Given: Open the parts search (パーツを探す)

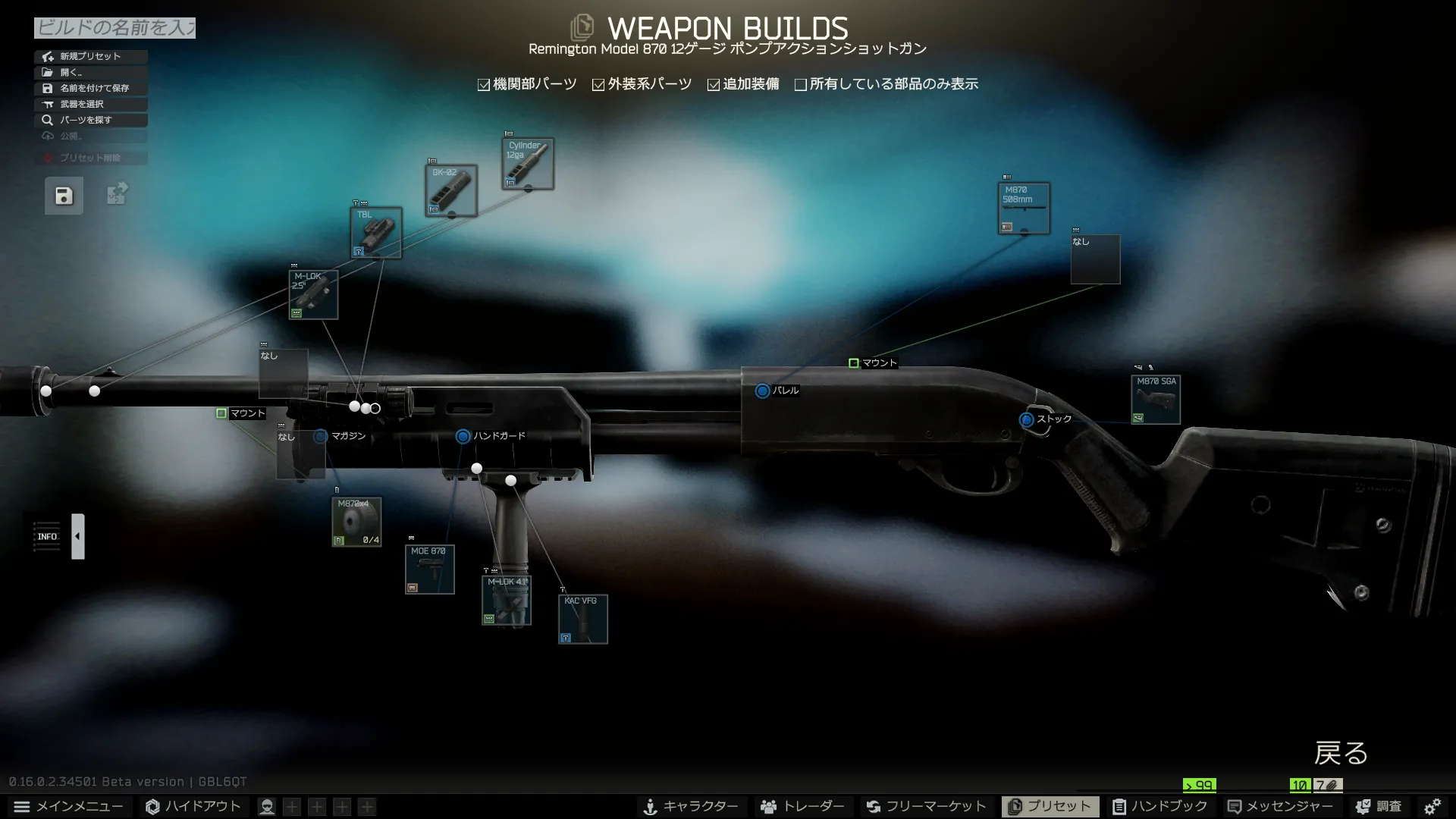Looking at the screenshot, I should (x=90, y=120).
